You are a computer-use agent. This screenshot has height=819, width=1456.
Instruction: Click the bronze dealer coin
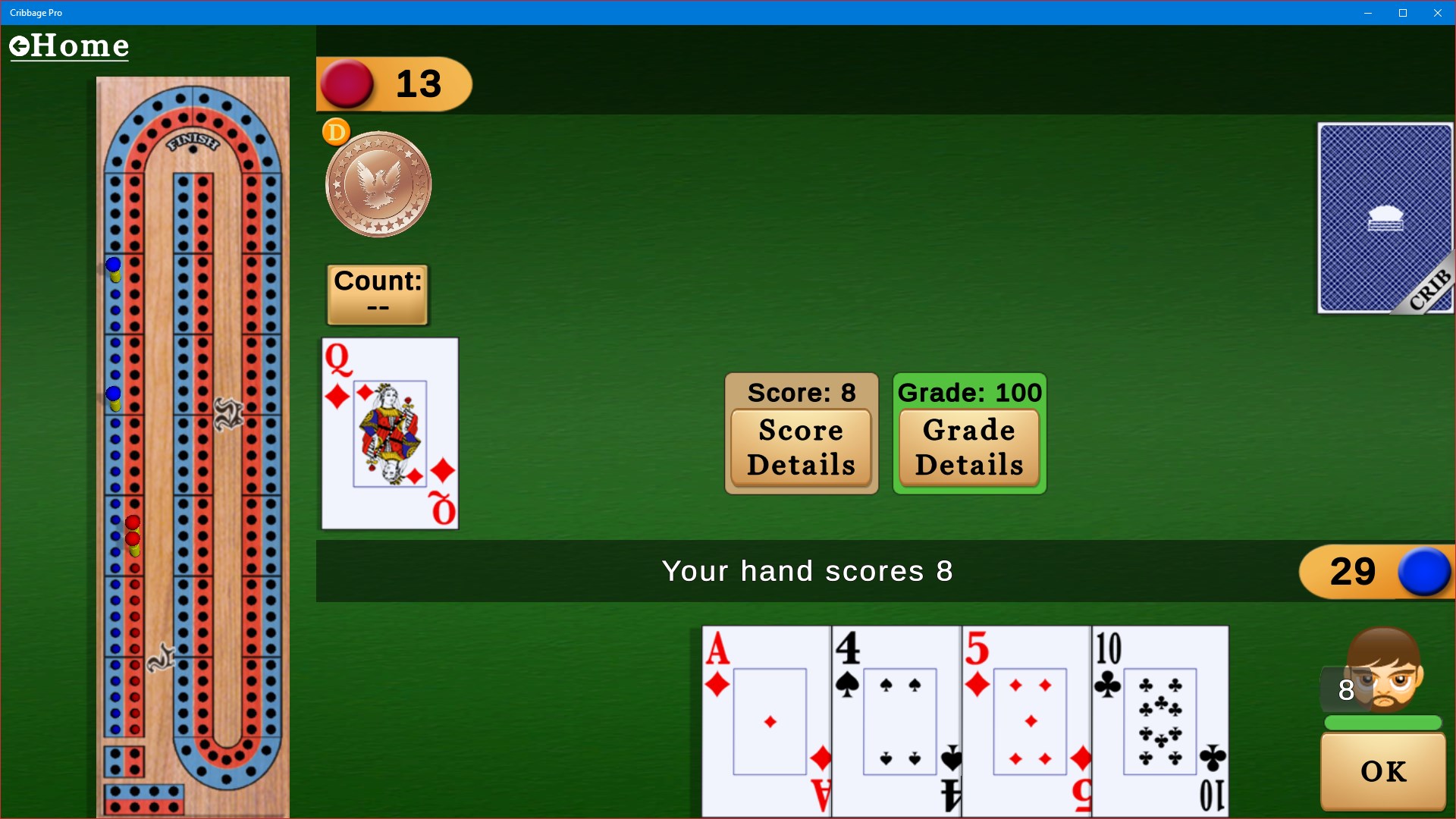pyautogui.click(x=377, y=183)
